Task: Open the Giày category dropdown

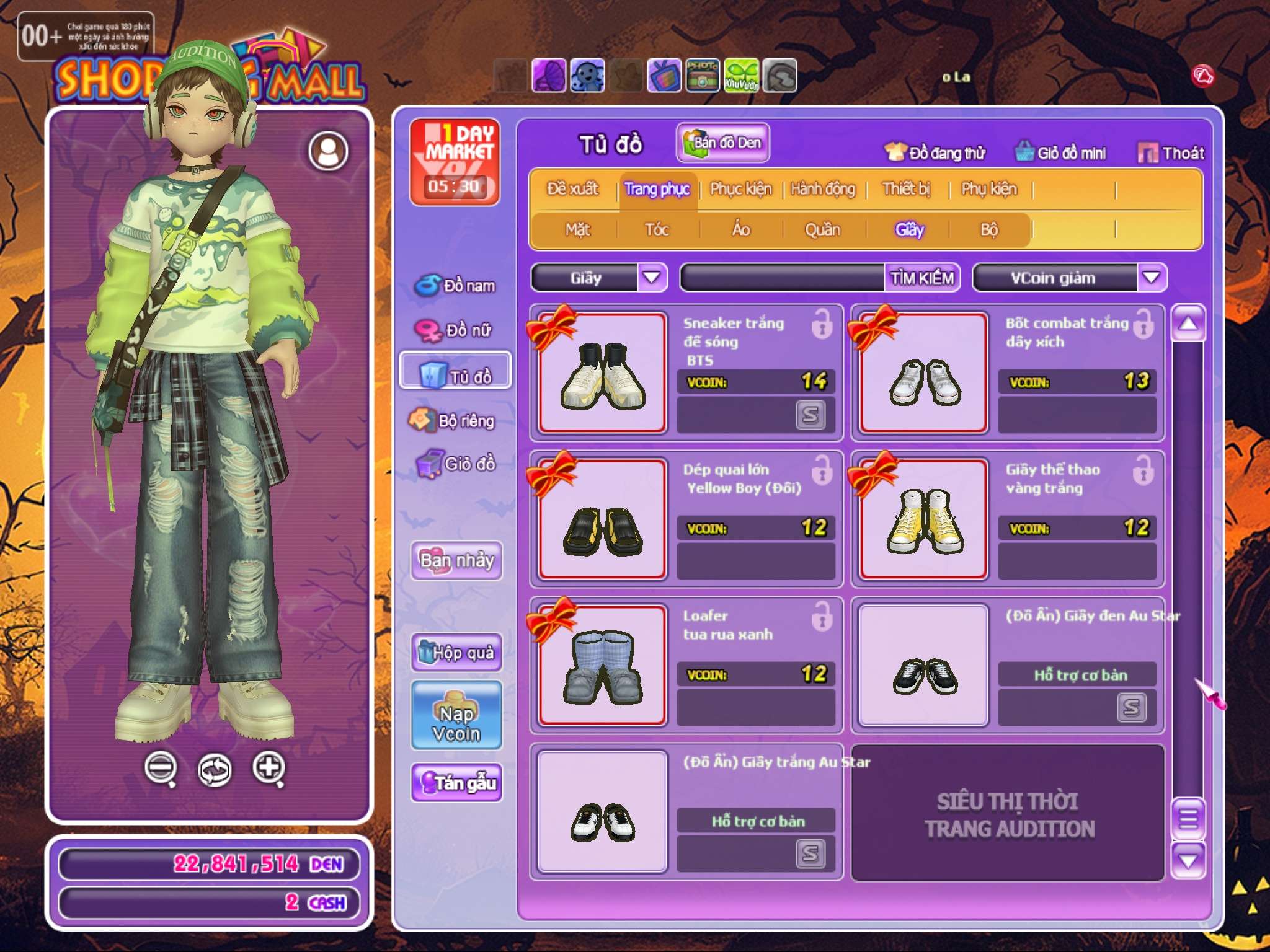Action: click(652, 278)
